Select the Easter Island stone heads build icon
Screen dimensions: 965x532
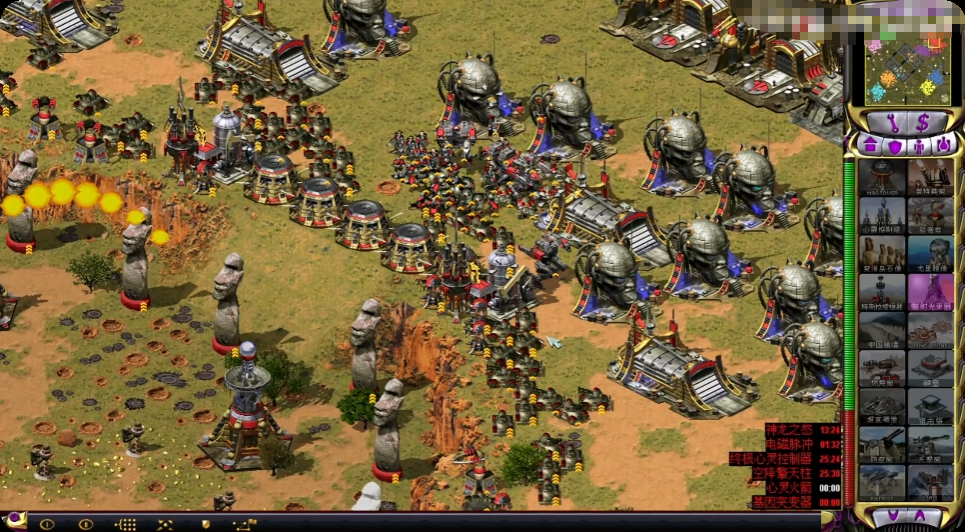pyautogui.click(x=881, y=253)
